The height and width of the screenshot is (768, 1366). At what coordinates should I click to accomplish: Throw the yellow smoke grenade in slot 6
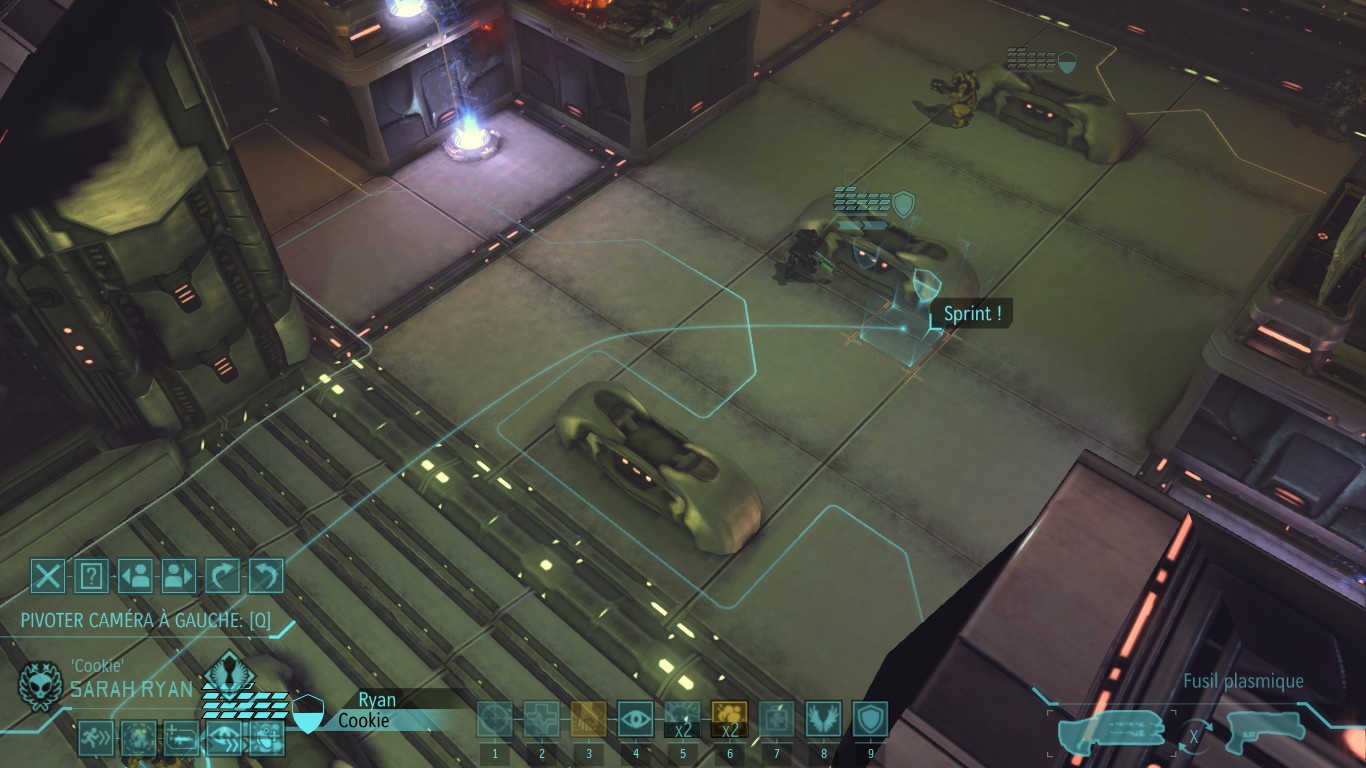coord(729,719)
